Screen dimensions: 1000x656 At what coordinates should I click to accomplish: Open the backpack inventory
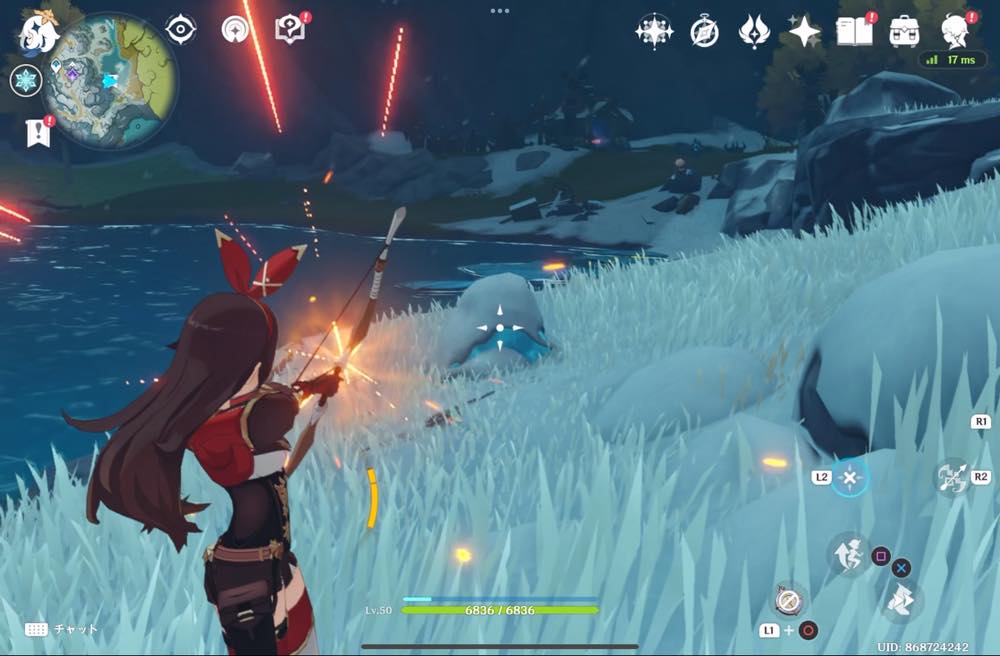click(904, 32)
